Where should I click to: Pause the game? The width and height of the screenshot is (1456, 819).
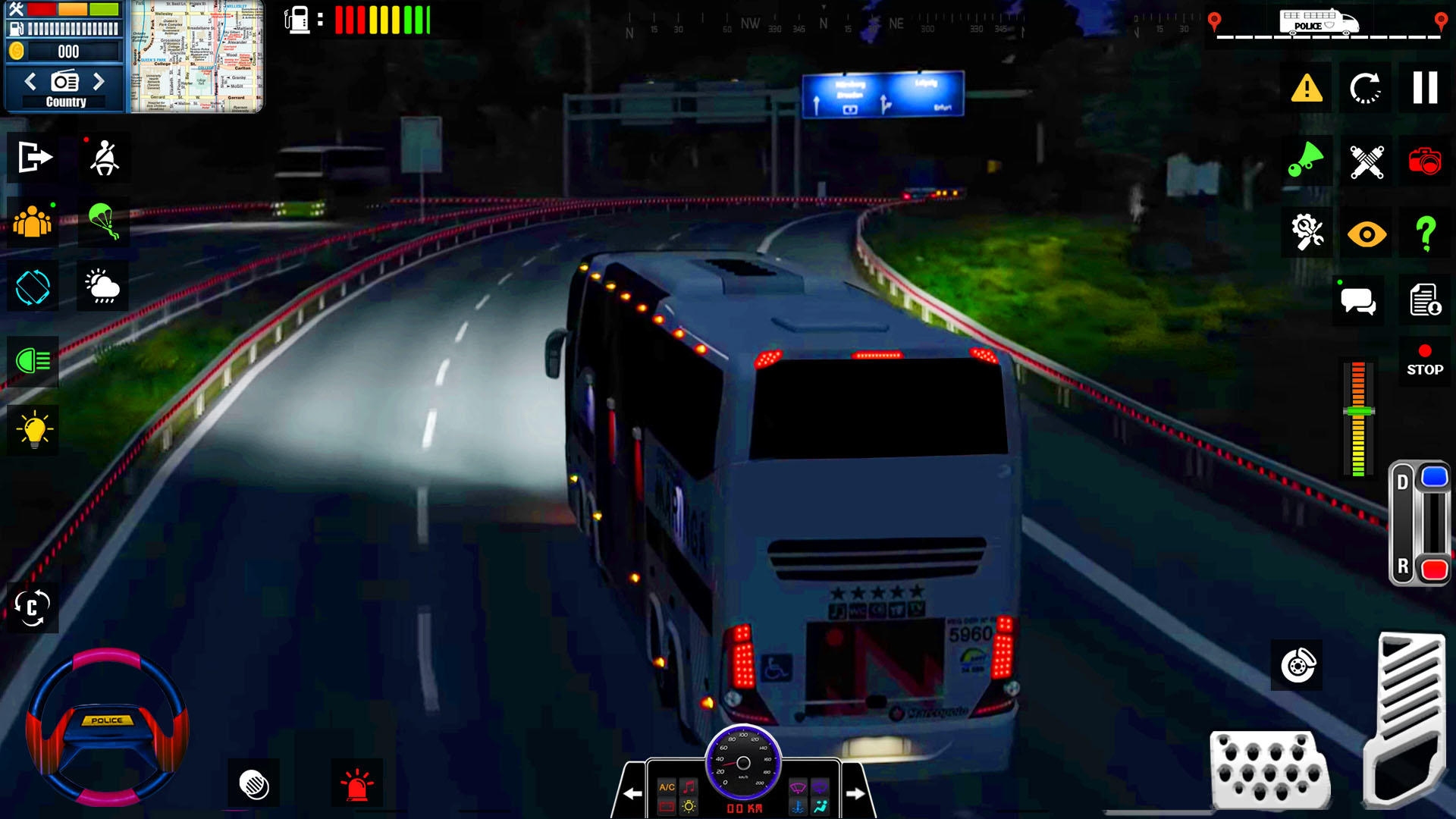tap(1425, 87)
